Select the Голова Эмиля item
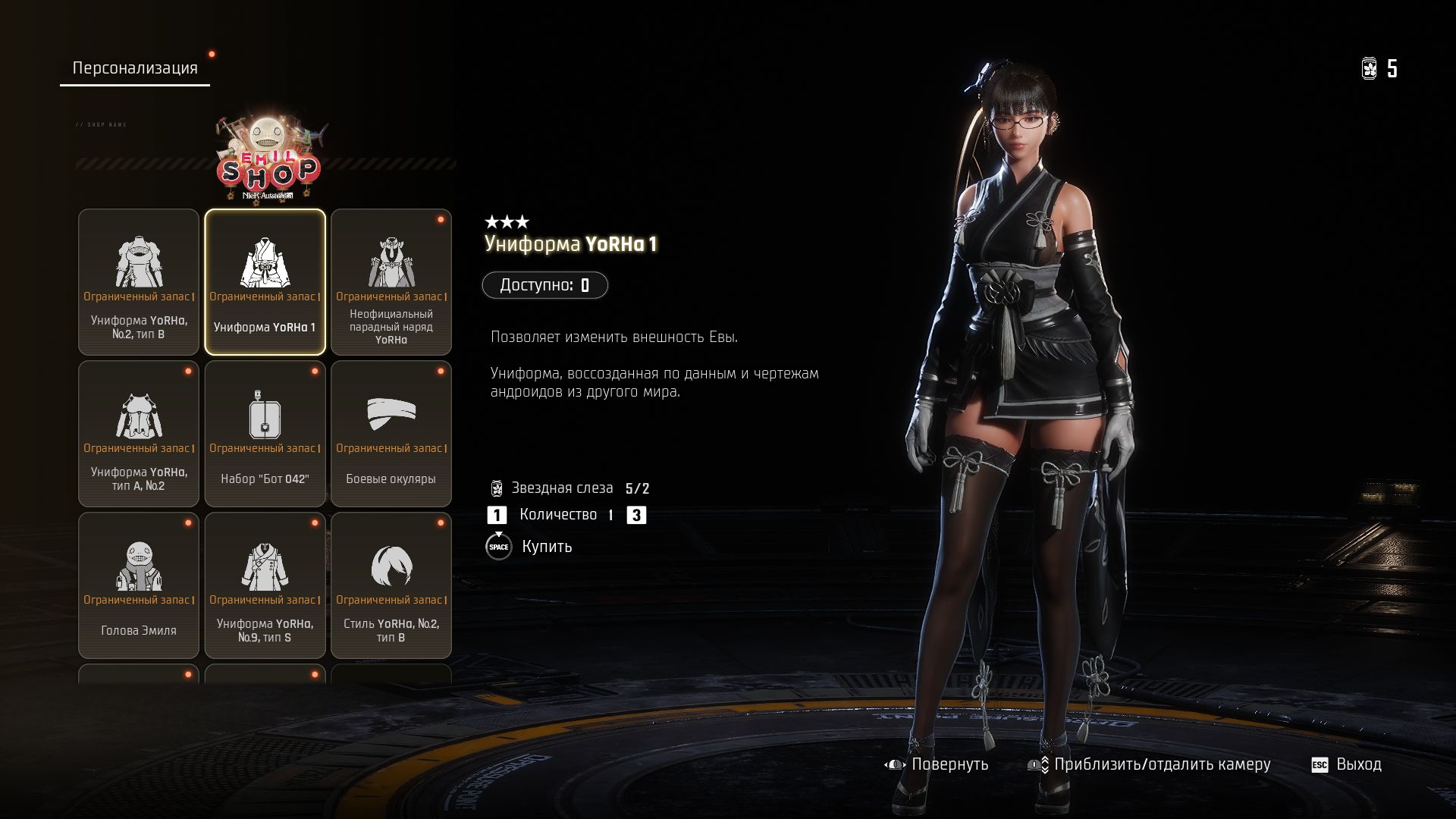Screen dimensions: 1456x819 tap(139, 585)
